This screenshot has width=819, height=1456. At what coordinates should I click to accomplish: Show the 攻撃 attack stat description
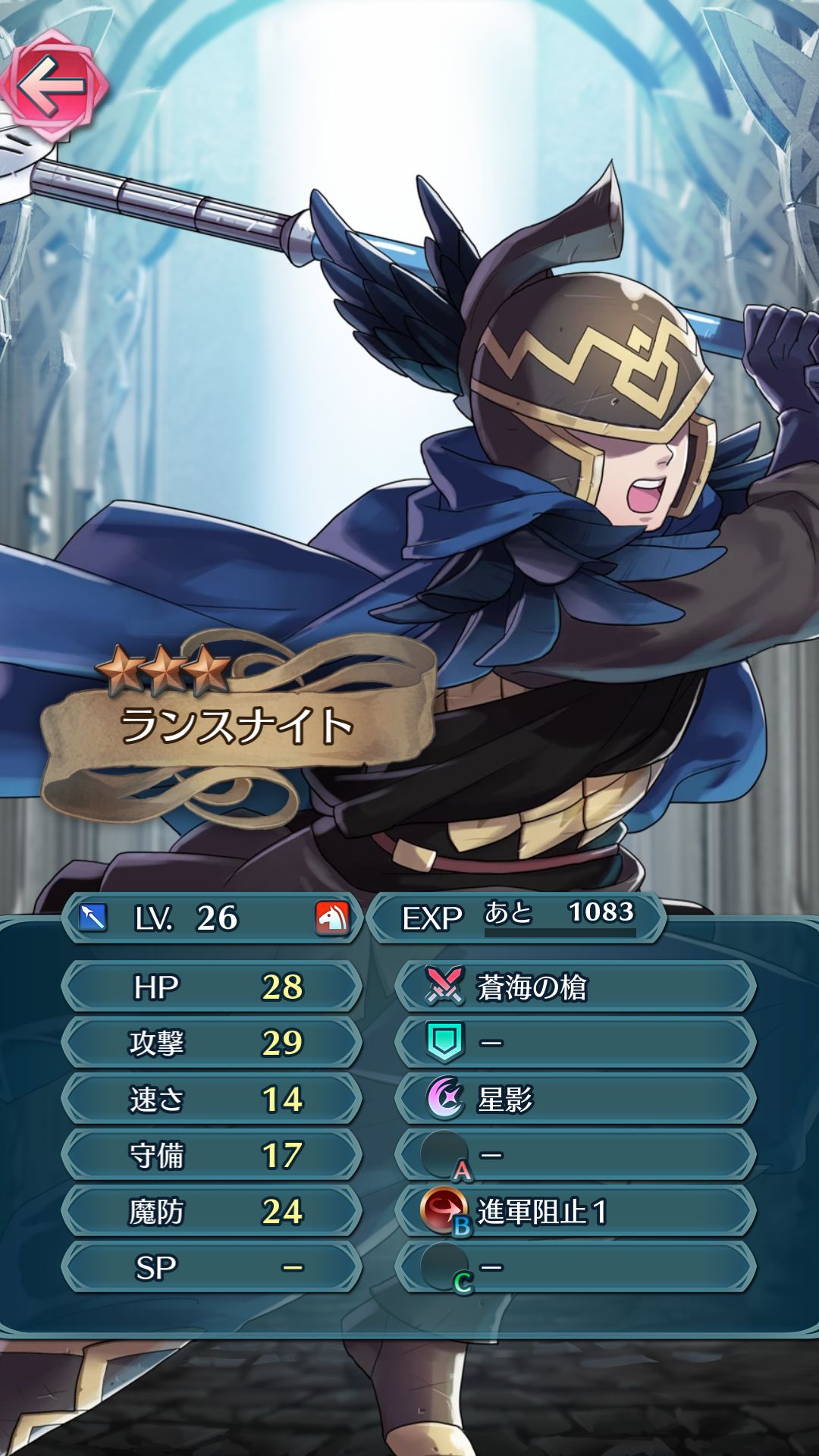(x=211, y=1043)
